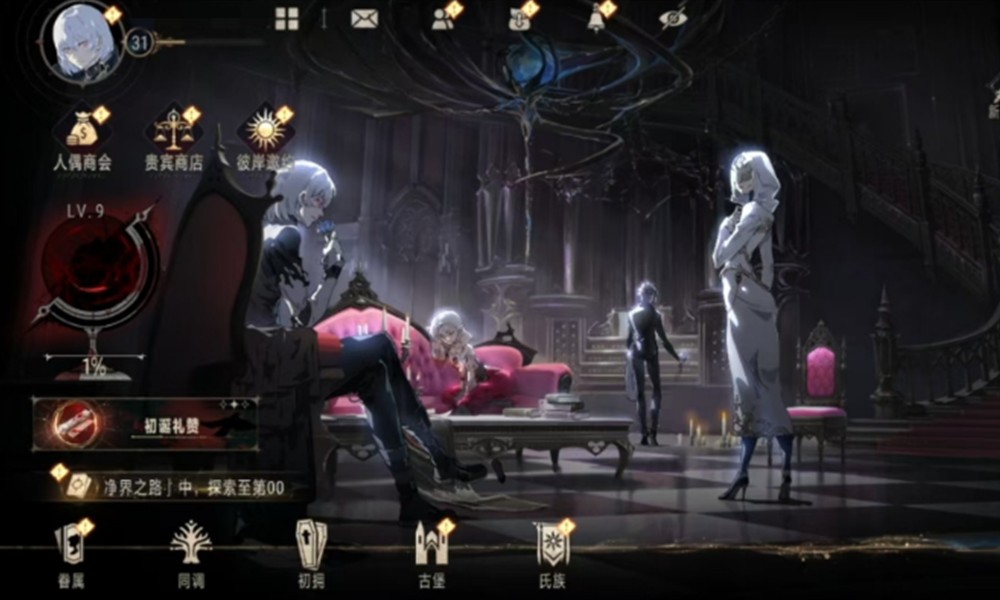1000x600 pixels.
Task: Open the bell notifications
Action: (x=597, y=19)
